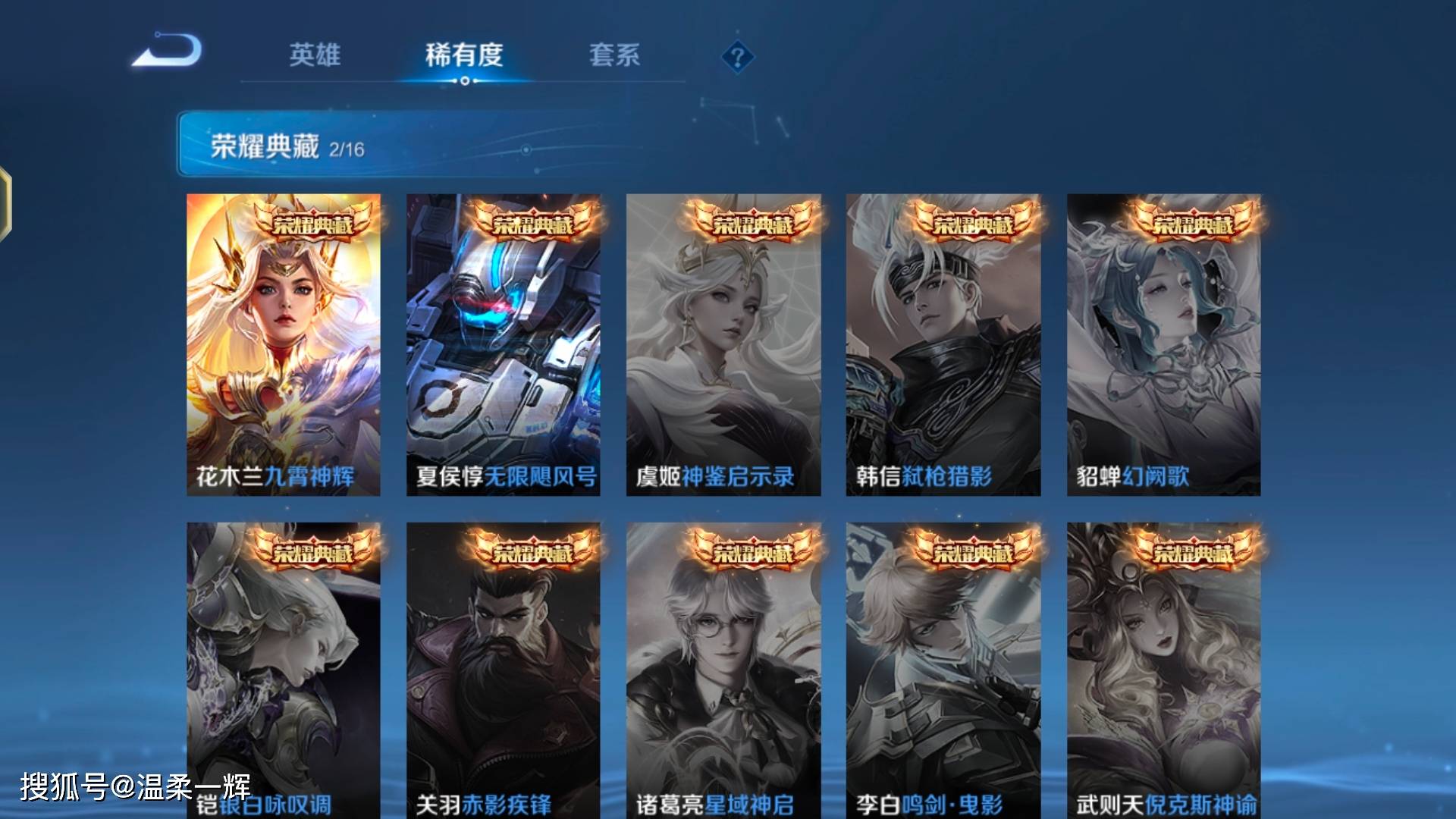Select the 稀有度 tab
Screen dimensions: 1456x819
click(x=464, y=55)
